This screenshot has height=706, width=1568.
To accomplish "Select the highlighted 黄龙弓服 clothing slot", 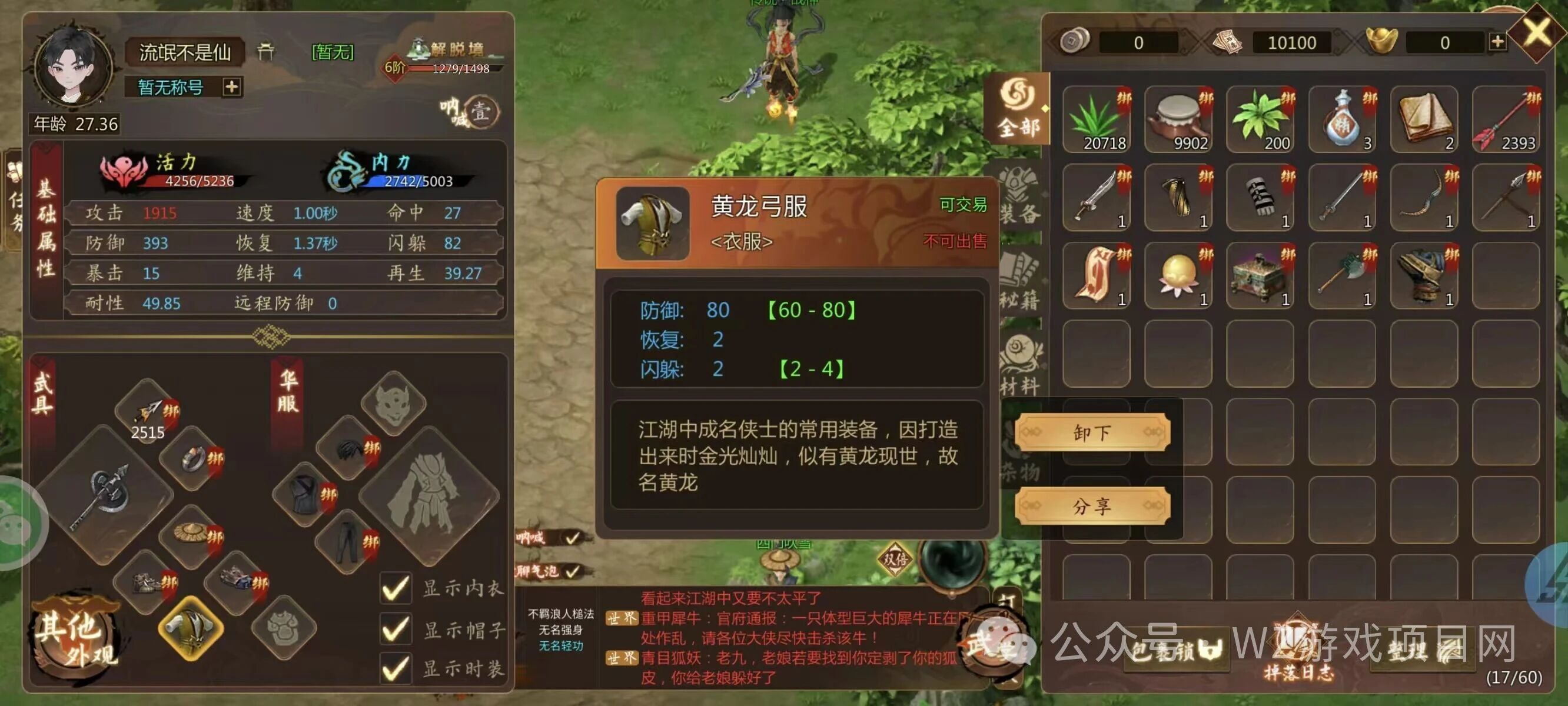I will (191, 628).
